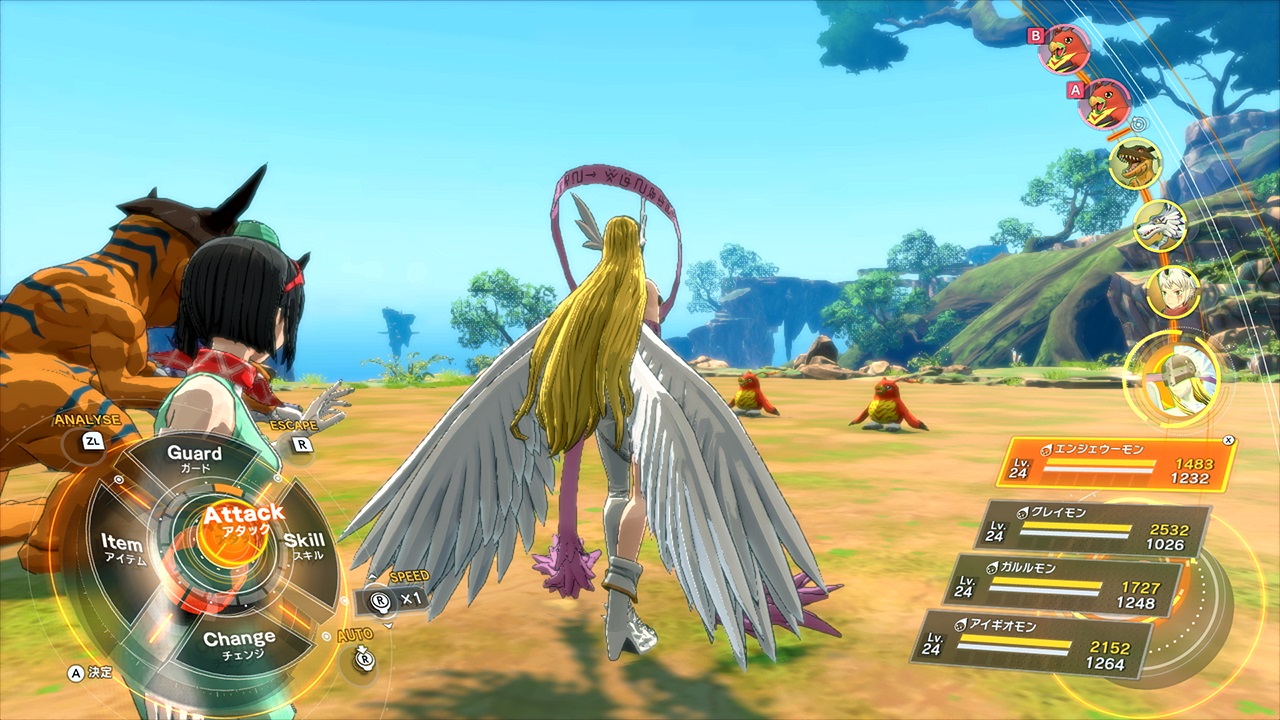Click enemy B's red bird turn portrait
1280x720 pixels.
tap(1064, 49)
